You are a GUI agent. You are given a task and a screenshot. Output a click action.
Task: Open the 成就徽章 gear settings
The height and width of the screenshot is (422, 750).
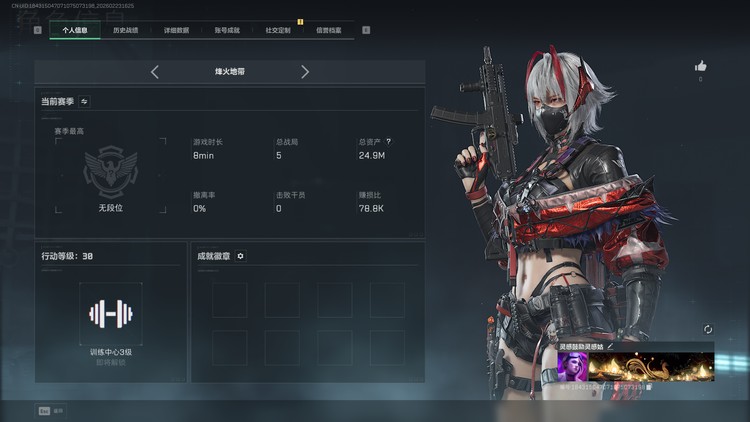click(240, 256)
